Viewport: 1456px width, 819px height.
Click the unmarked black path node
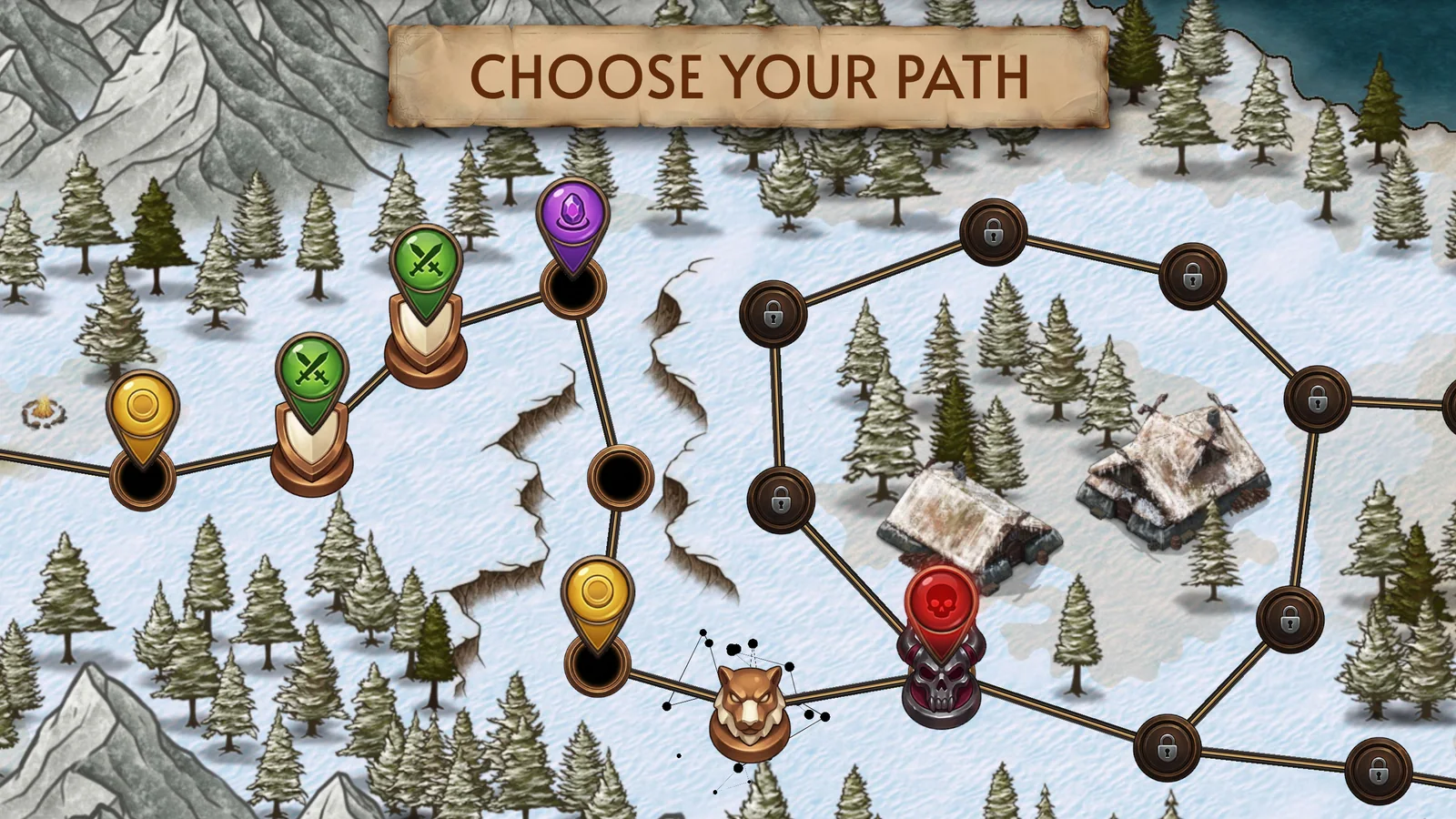[x=621, y=477]
